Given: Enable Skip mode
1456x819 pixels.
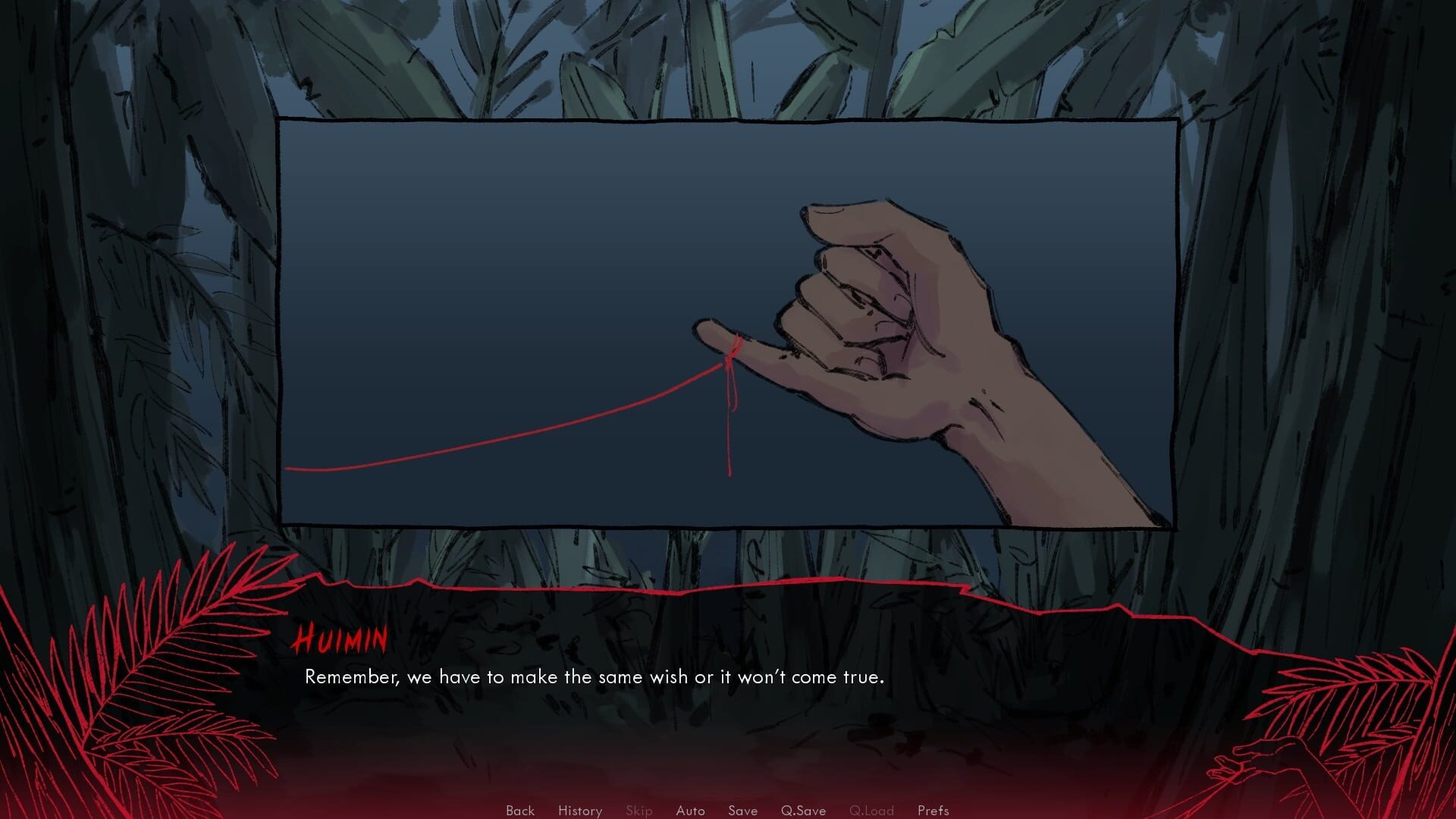Looking at the screenshot, I should click(x=639, y=811).
